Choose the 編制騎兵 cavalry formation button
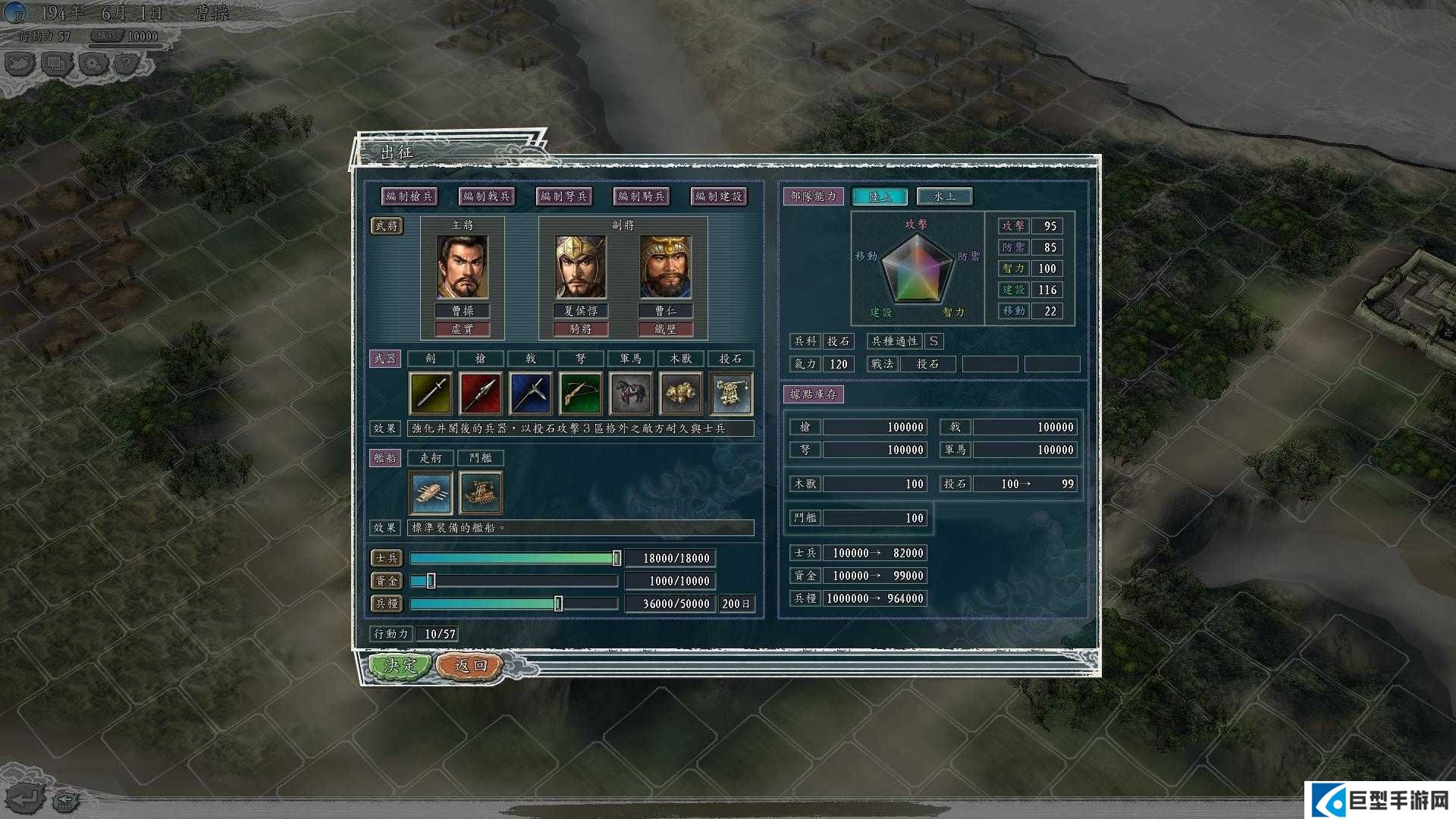This screenshot has width=1456, height=819. click(x=642, y=196)
